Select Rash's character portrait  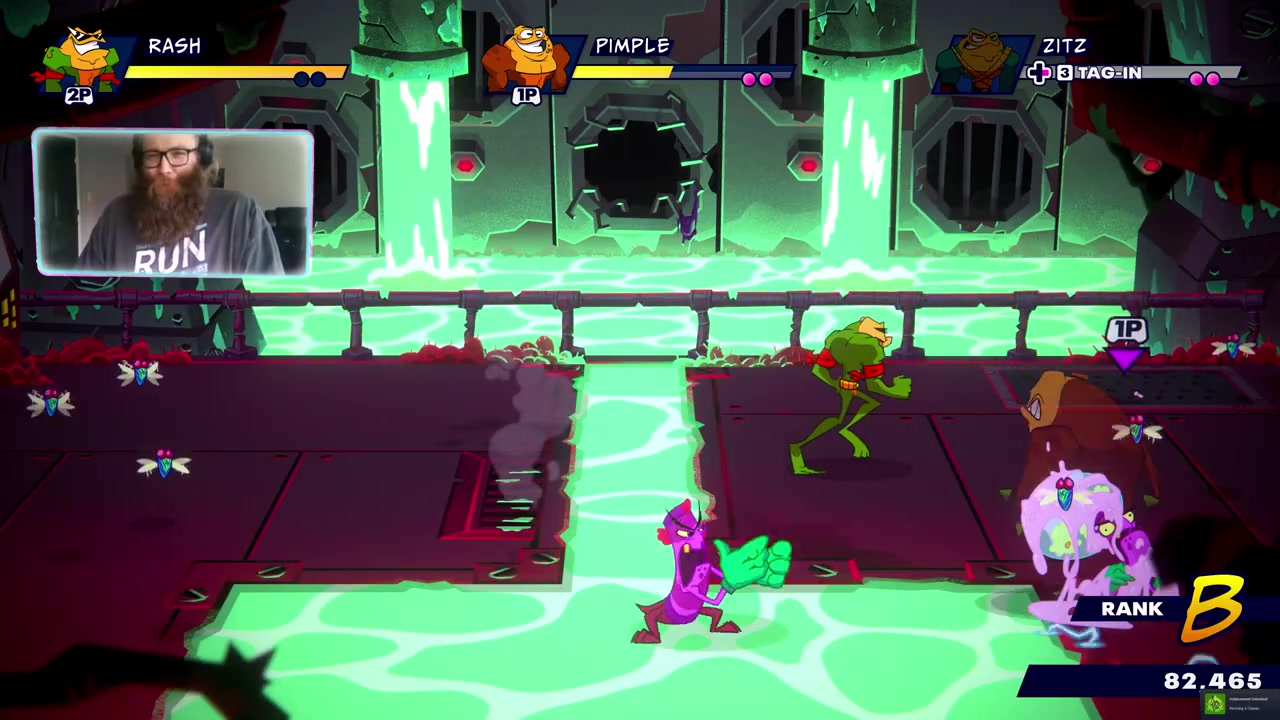click(x=82, y=60)
